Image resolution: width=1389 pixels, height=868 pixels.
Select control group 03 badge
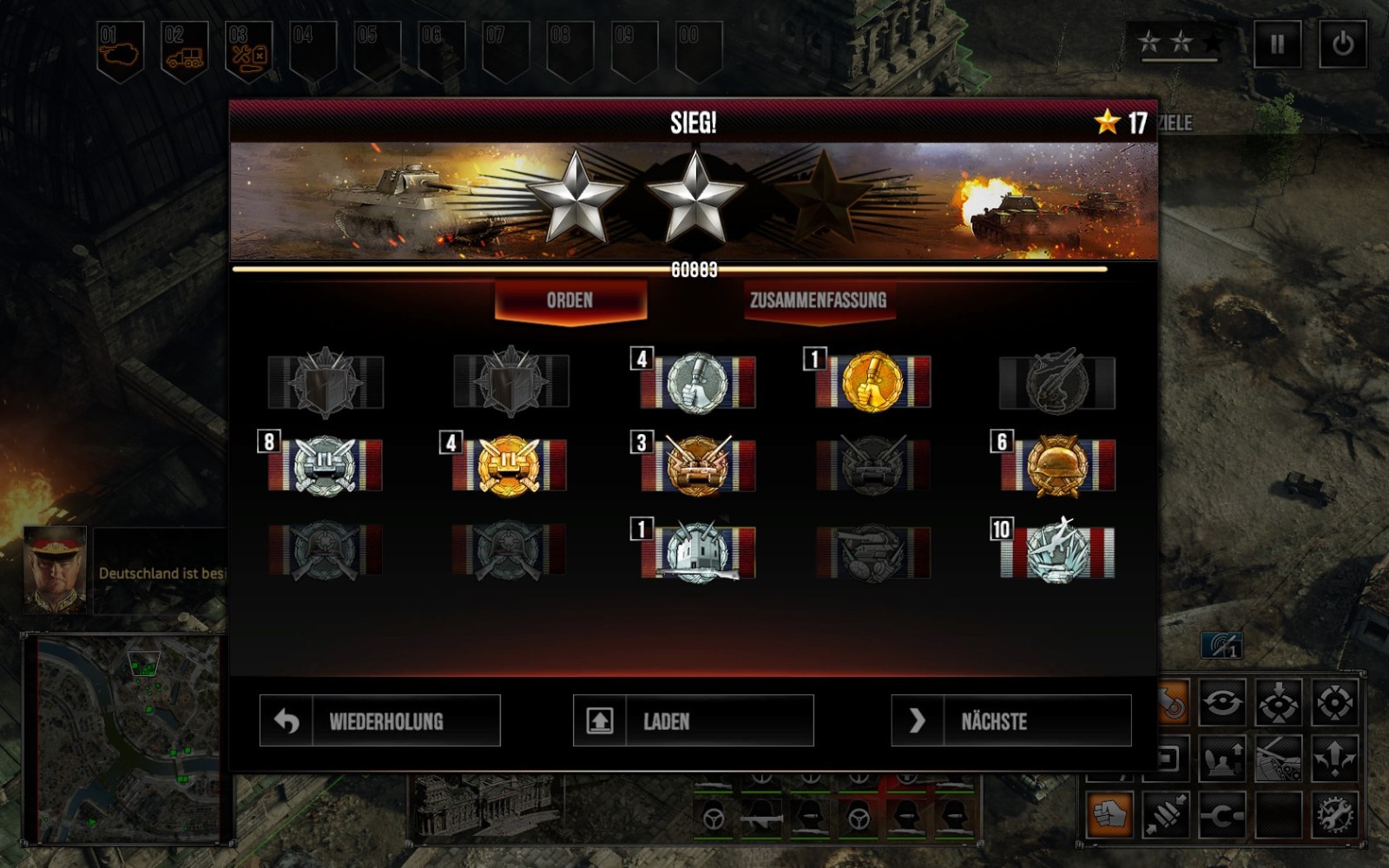coord(249,50)
